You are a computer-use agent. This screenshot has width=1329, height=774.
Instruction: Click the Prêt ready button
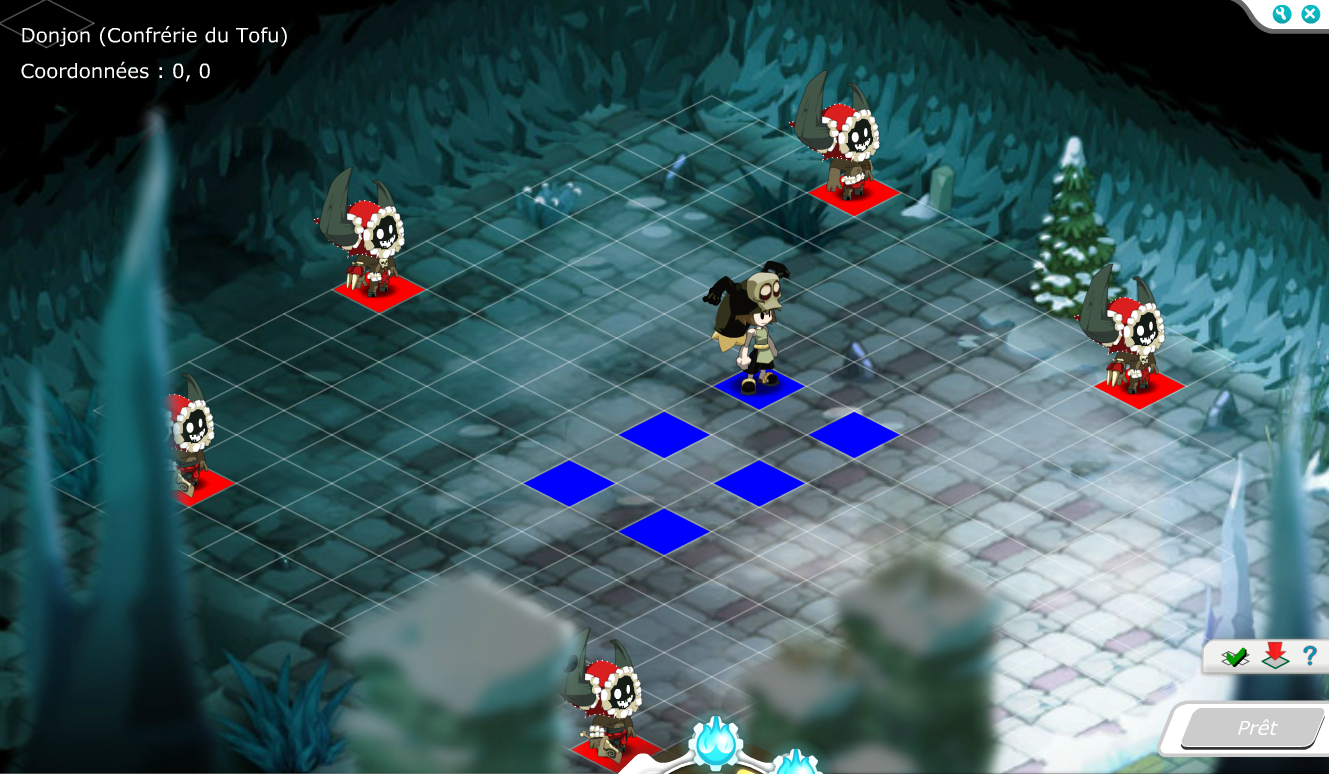click(x=1256, y=728)
